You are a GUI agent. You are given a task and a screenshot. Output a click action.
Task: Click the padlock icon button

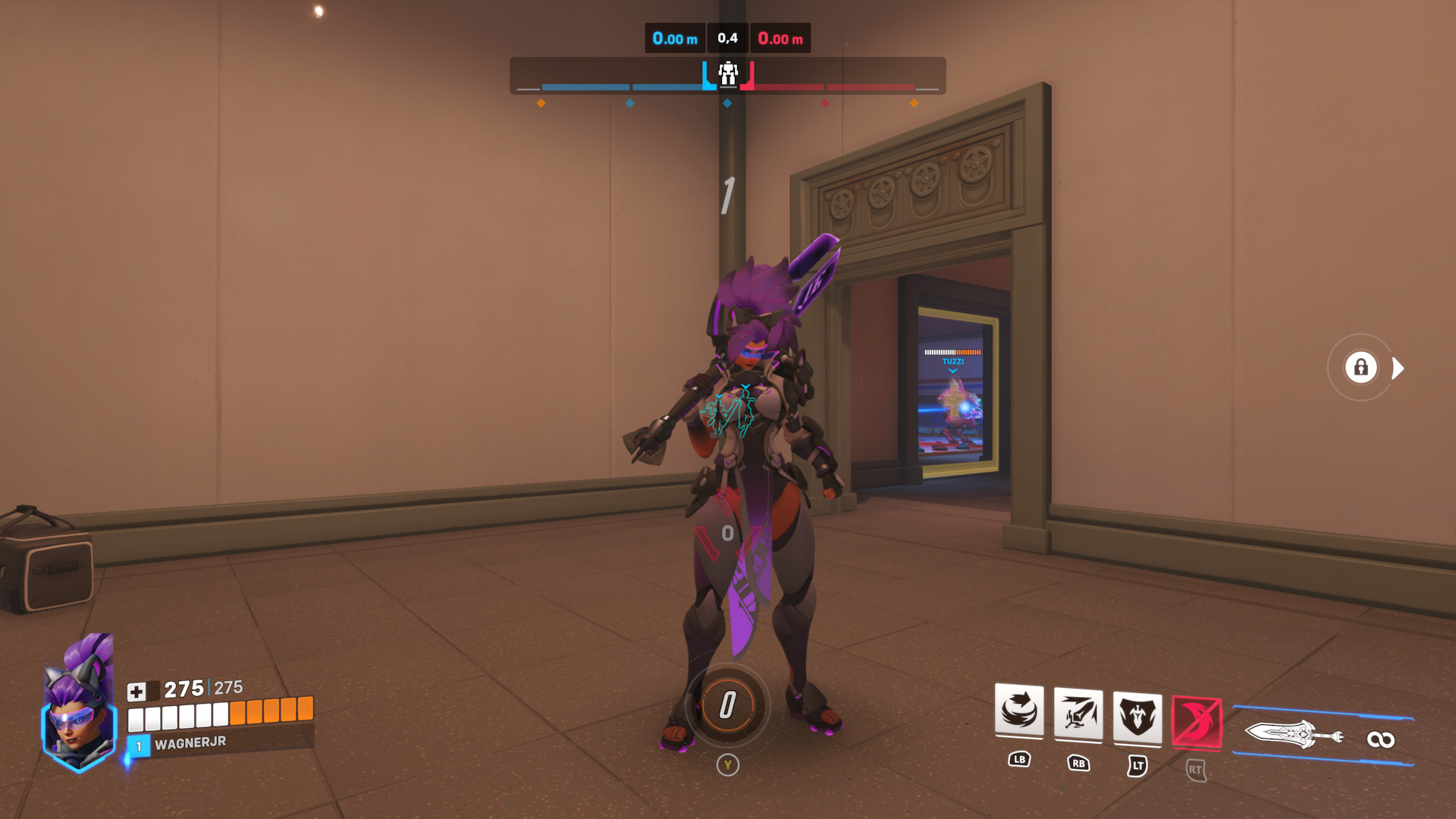pyautogui.click(x=1360, y=368)
